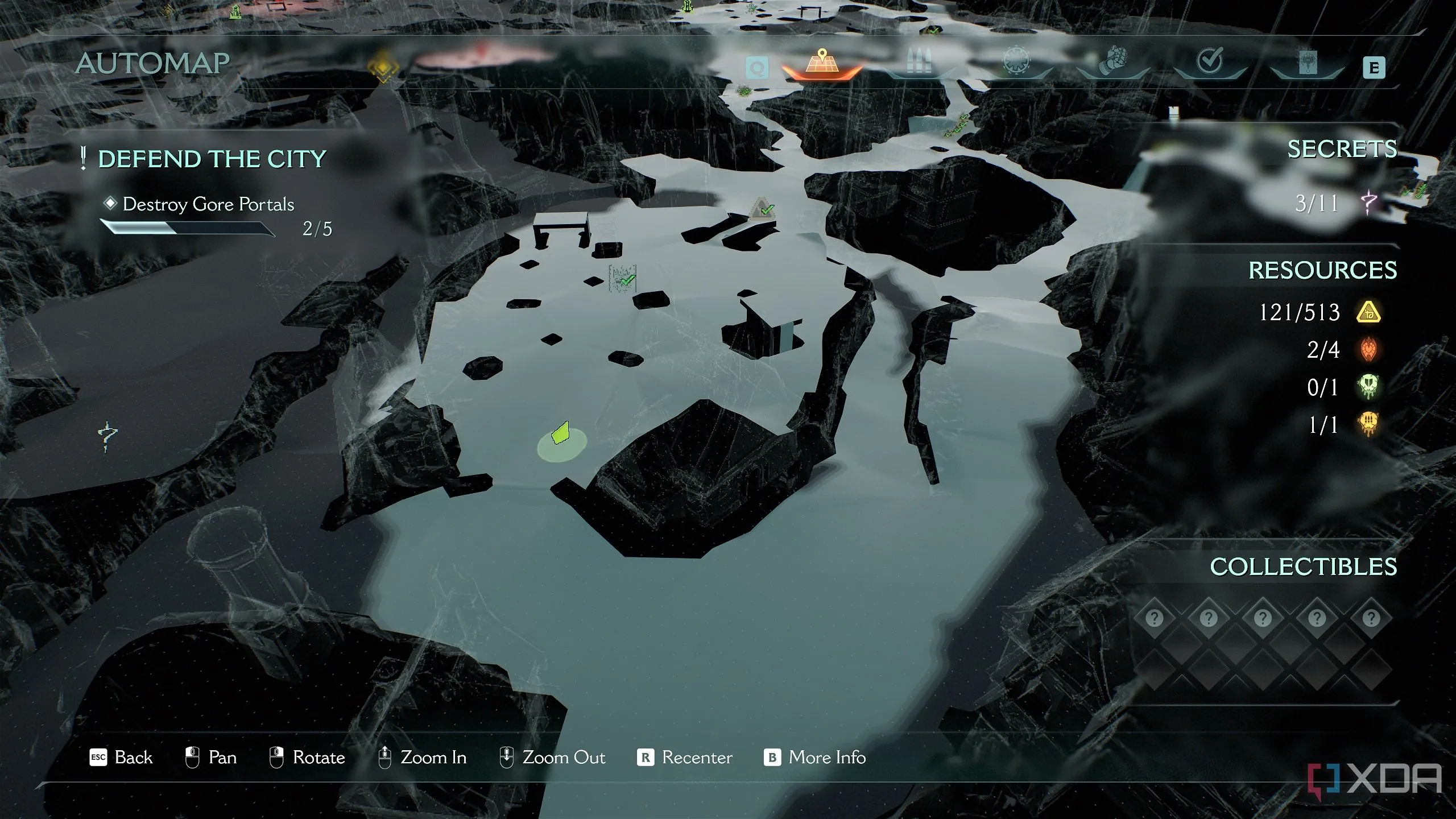The width and height of the screenshot is (1456, 819).
Task: Click the completed triangle marker with checkmark
Action: click(x=762, y=208)
